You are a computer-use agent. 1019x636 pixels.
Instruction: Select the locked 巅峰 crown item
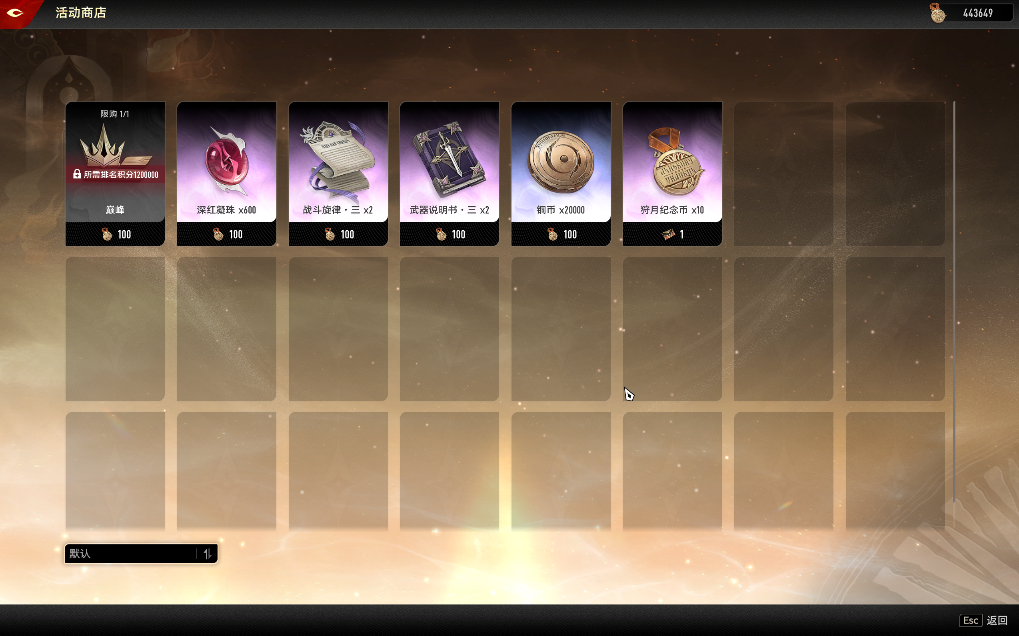tap(115, 172)
